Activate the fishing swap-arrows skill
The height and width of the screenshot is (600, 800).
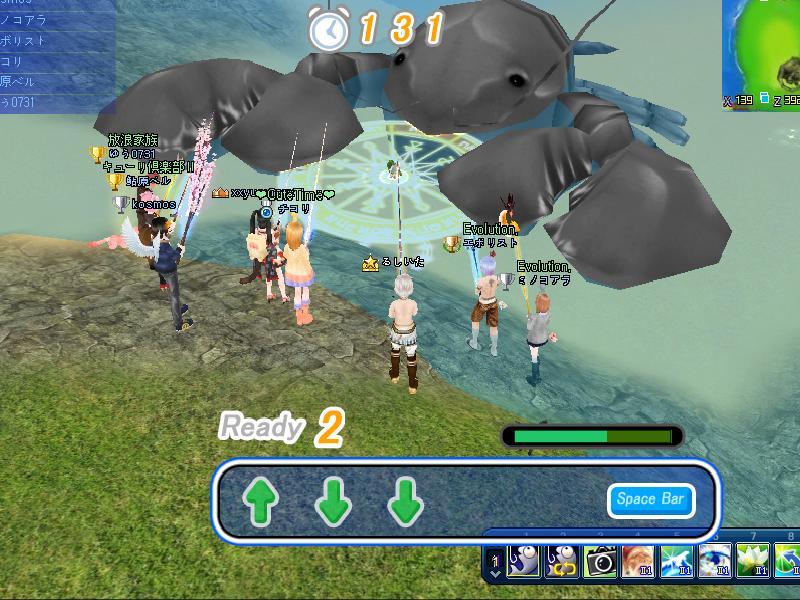tap(561, 562)
